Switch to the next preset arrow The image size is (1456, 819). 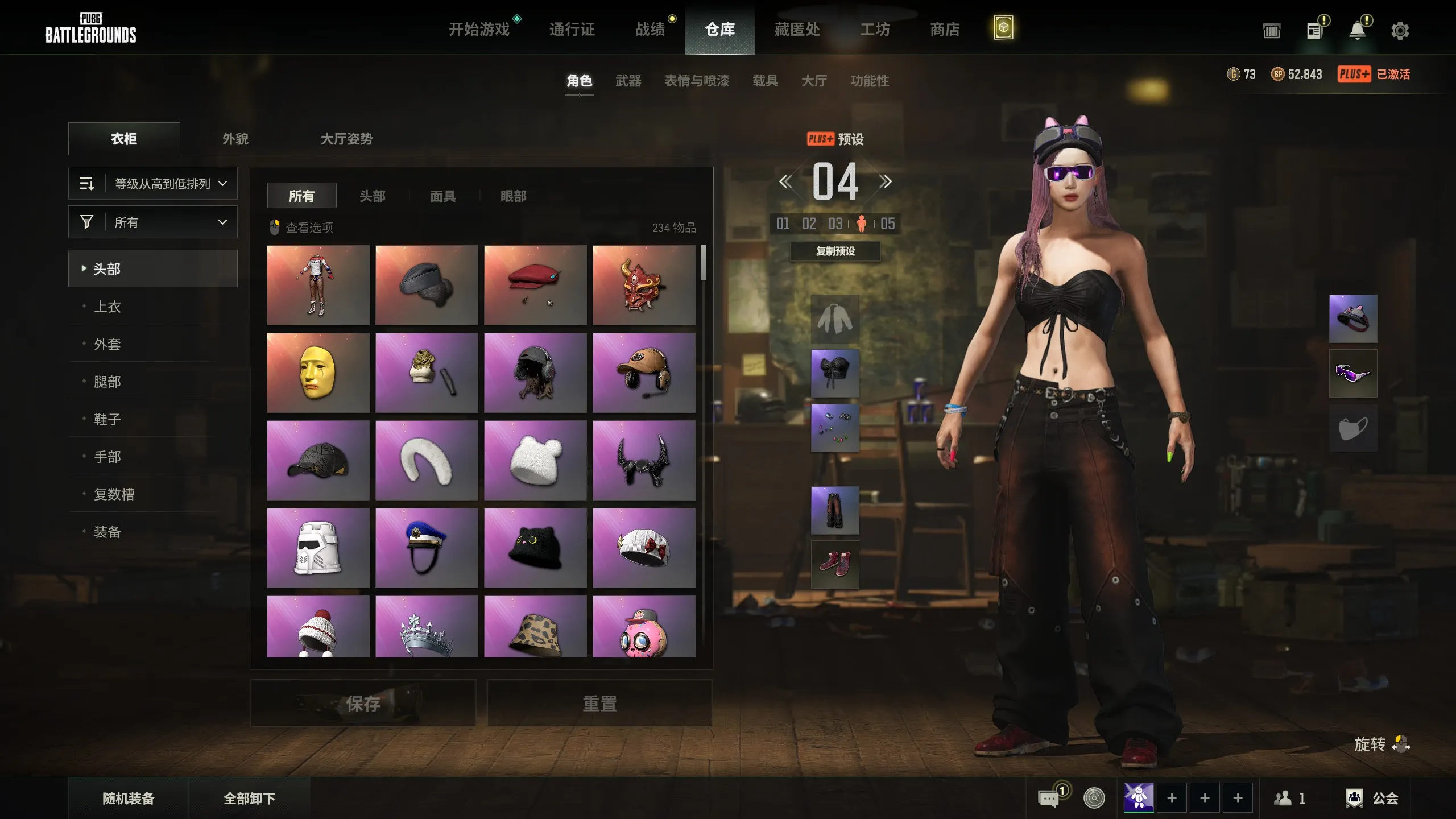tap(885, 182)
